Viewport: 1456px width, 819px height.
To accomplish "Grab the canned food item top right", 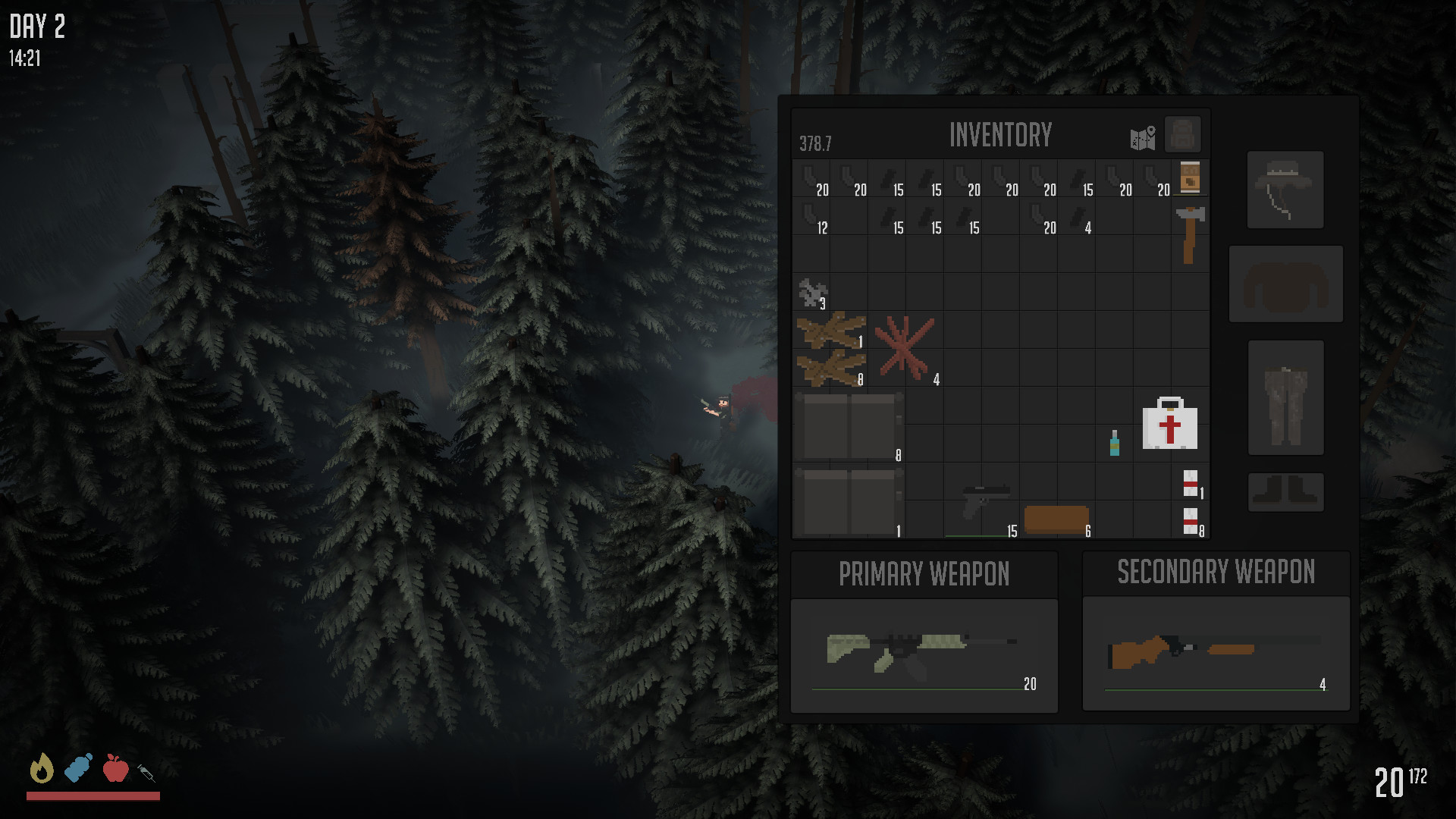I will pyautogui.click(x=1189, y=177).
